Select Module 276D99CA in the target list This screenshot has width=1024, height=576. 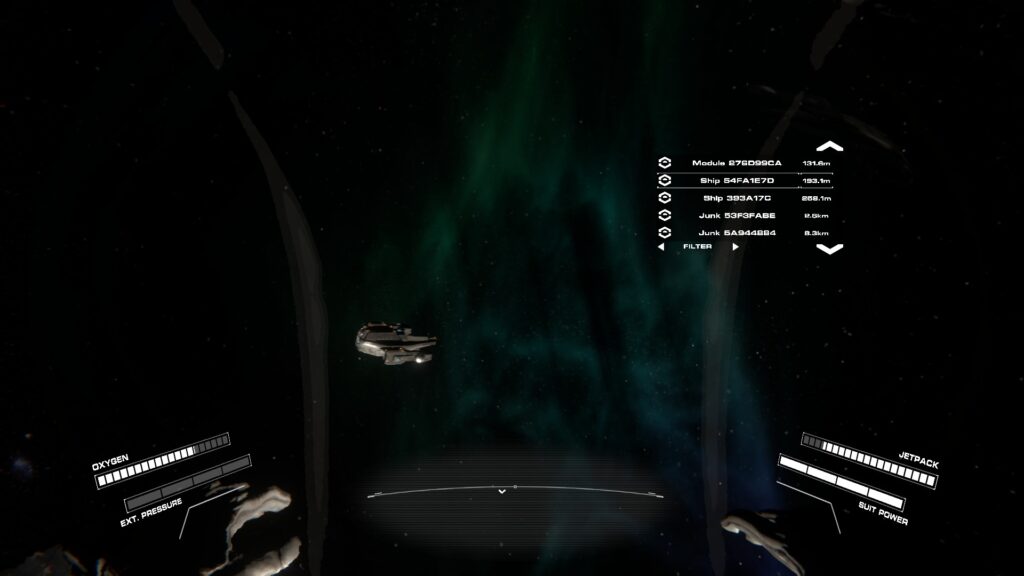tap(736, 163)
